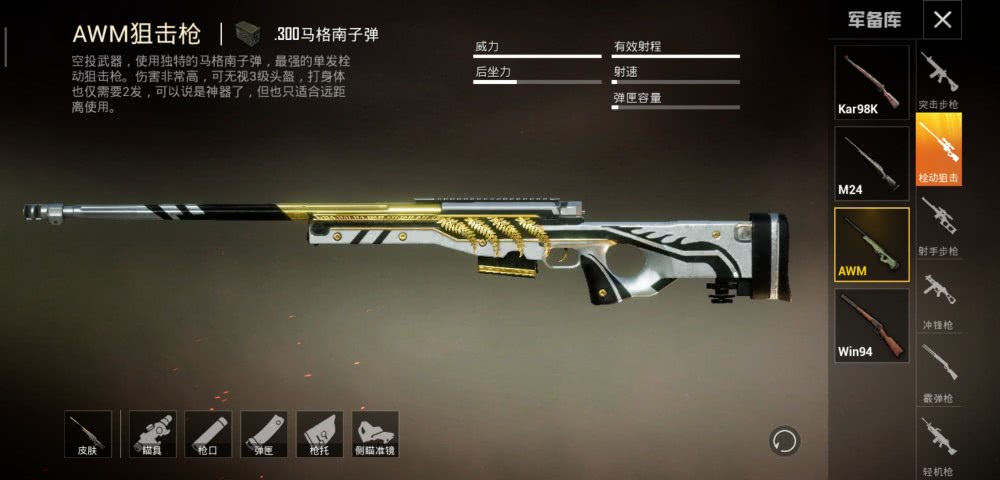Open the 霰弹枪 category tab
This screenshot has width=1000, height=480.
click(x=938, y=373)
